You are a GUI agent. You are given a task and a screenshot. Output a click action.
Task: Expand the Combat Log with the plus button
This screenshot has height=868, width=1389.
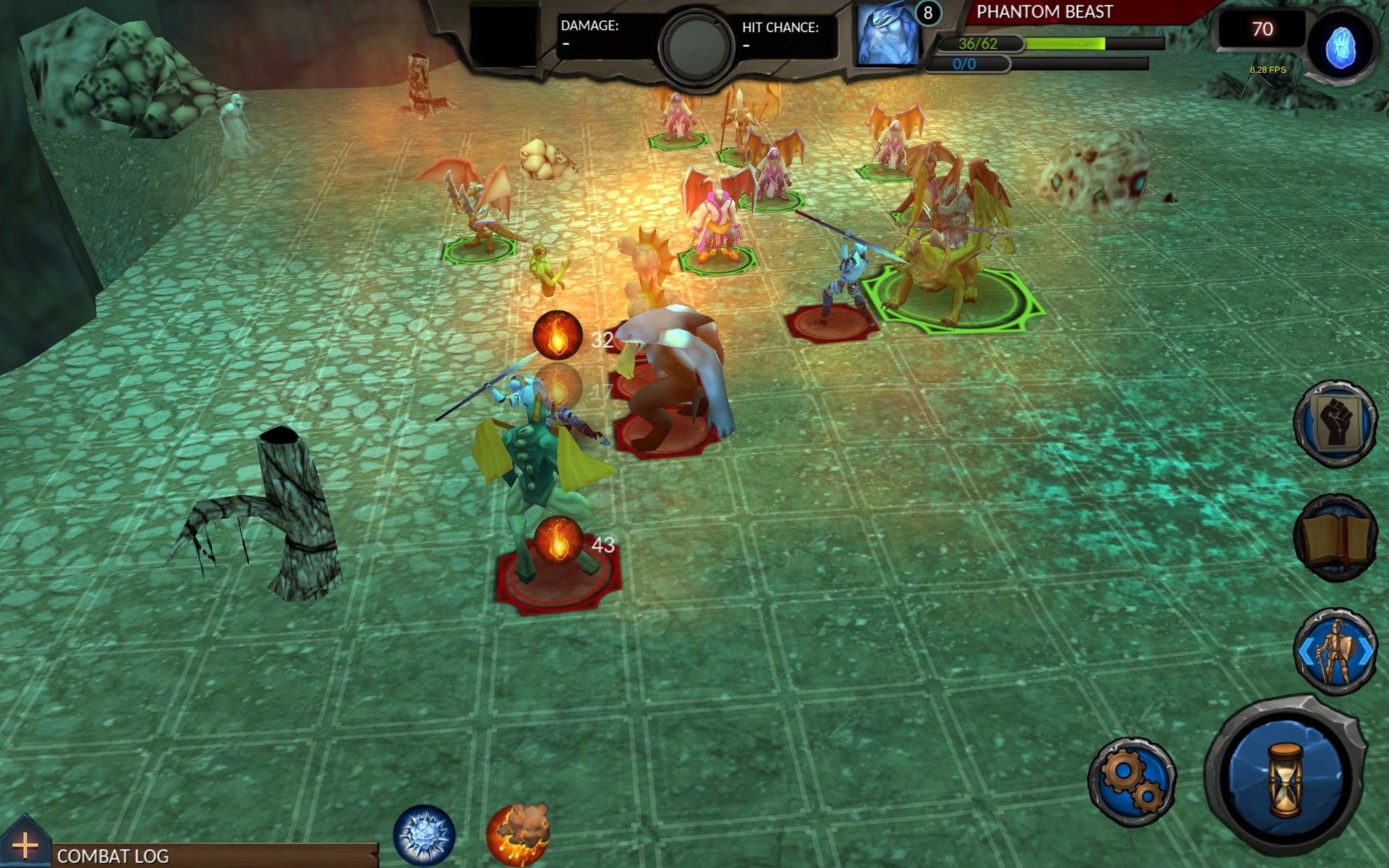25,846
